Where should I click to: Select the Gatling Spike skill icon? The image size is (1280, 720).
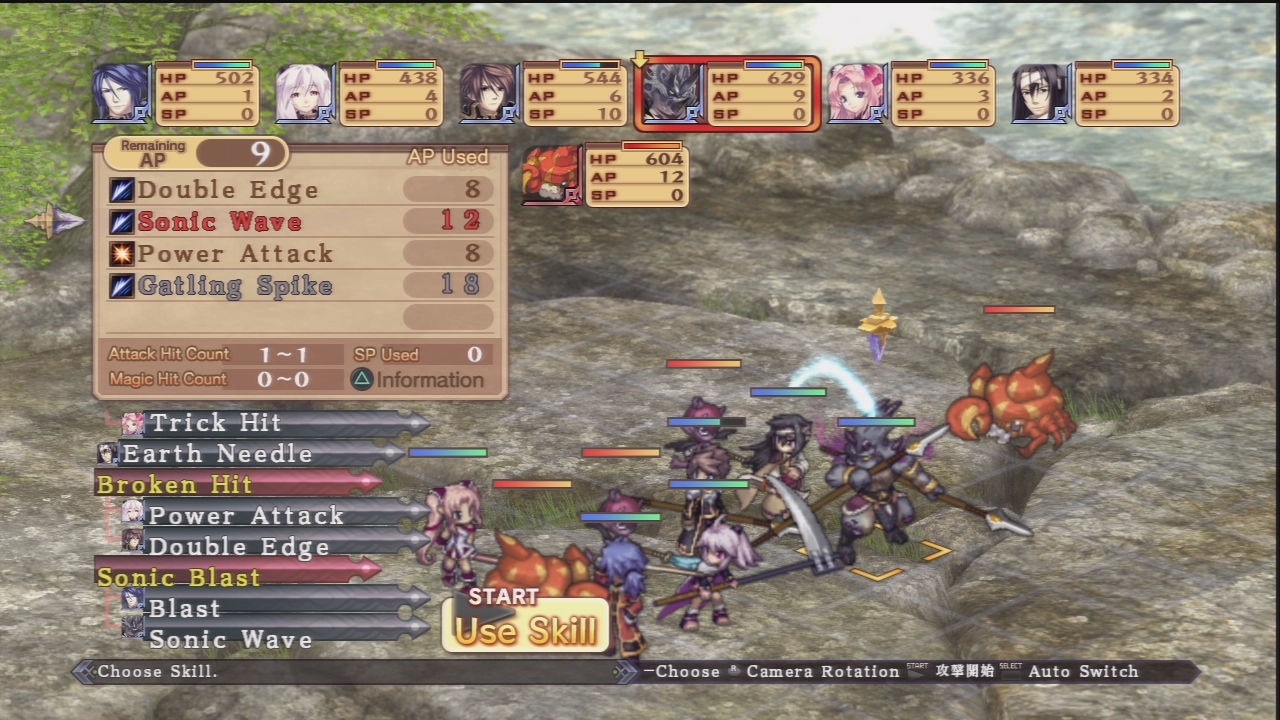(119, 285)
